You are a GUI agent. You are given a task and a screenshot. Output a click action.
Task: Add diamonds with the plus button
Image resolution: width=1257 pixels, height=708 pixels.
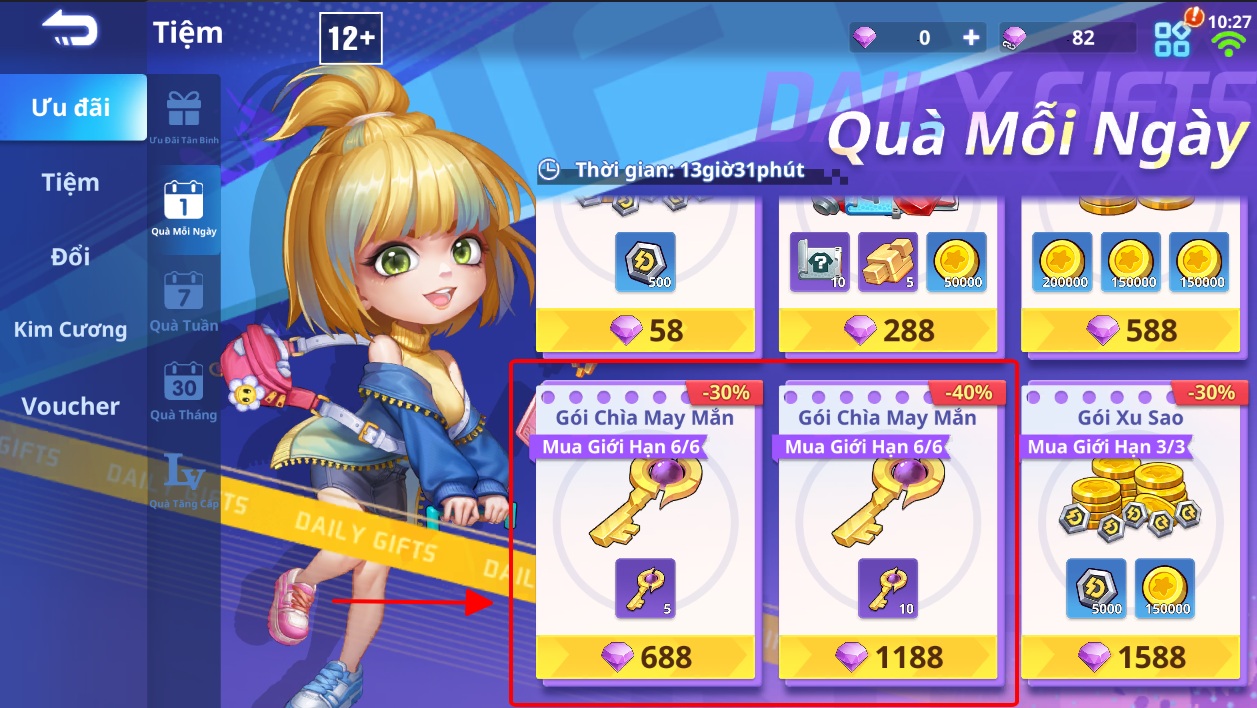970,38
